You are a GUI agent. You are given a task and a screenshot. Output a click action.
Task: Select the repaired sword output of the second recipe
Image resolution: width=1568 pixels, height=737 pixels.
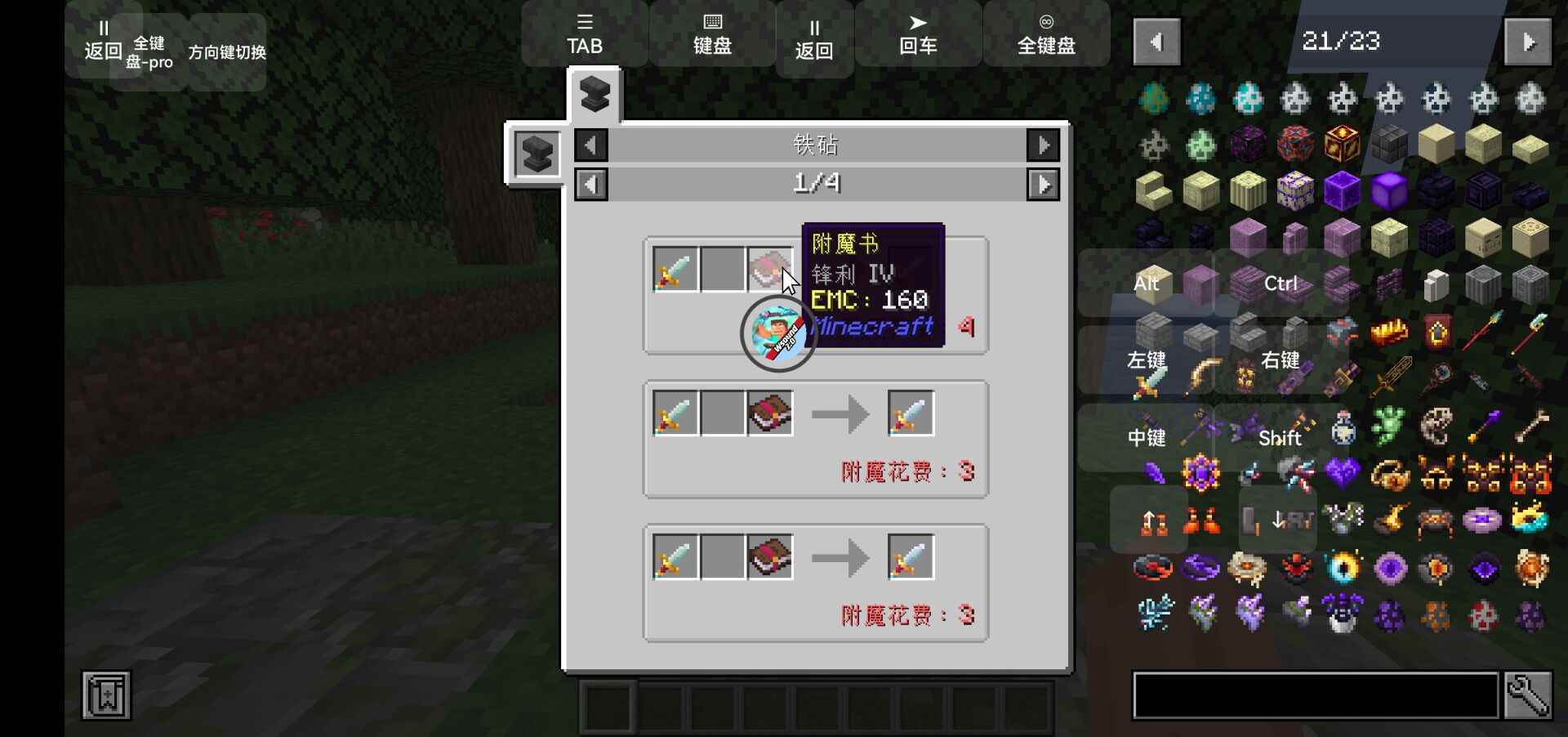[x=910, y=413]
